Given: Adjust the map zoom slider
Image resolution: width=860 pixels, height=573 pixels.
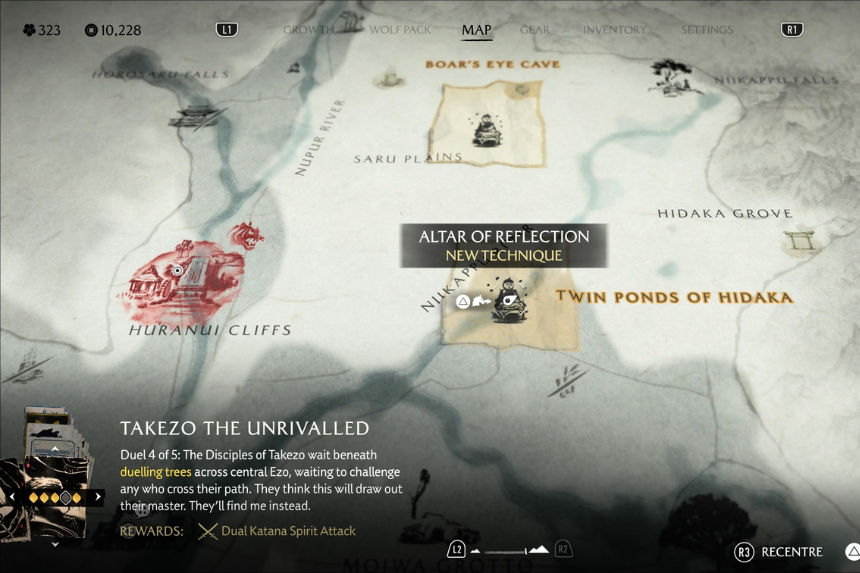Looking at the screenshot, I should 509,549.
